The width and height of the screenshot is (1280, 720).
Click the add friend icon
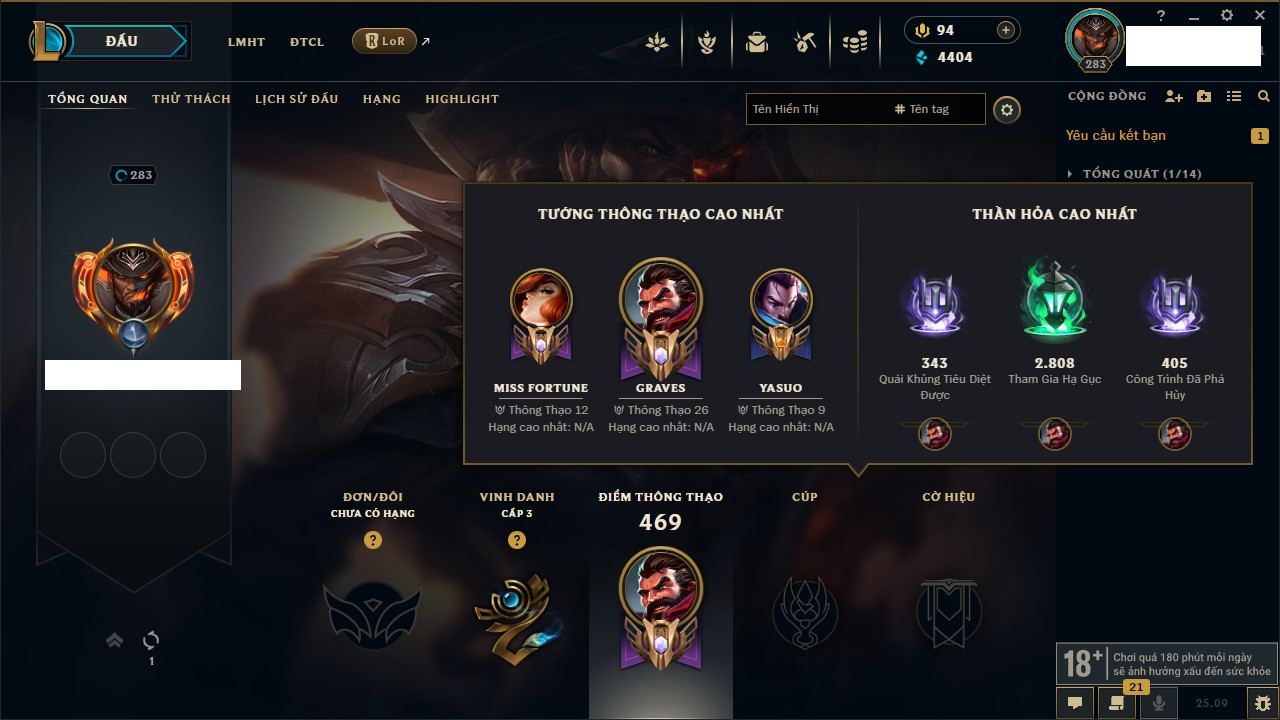1174,97
